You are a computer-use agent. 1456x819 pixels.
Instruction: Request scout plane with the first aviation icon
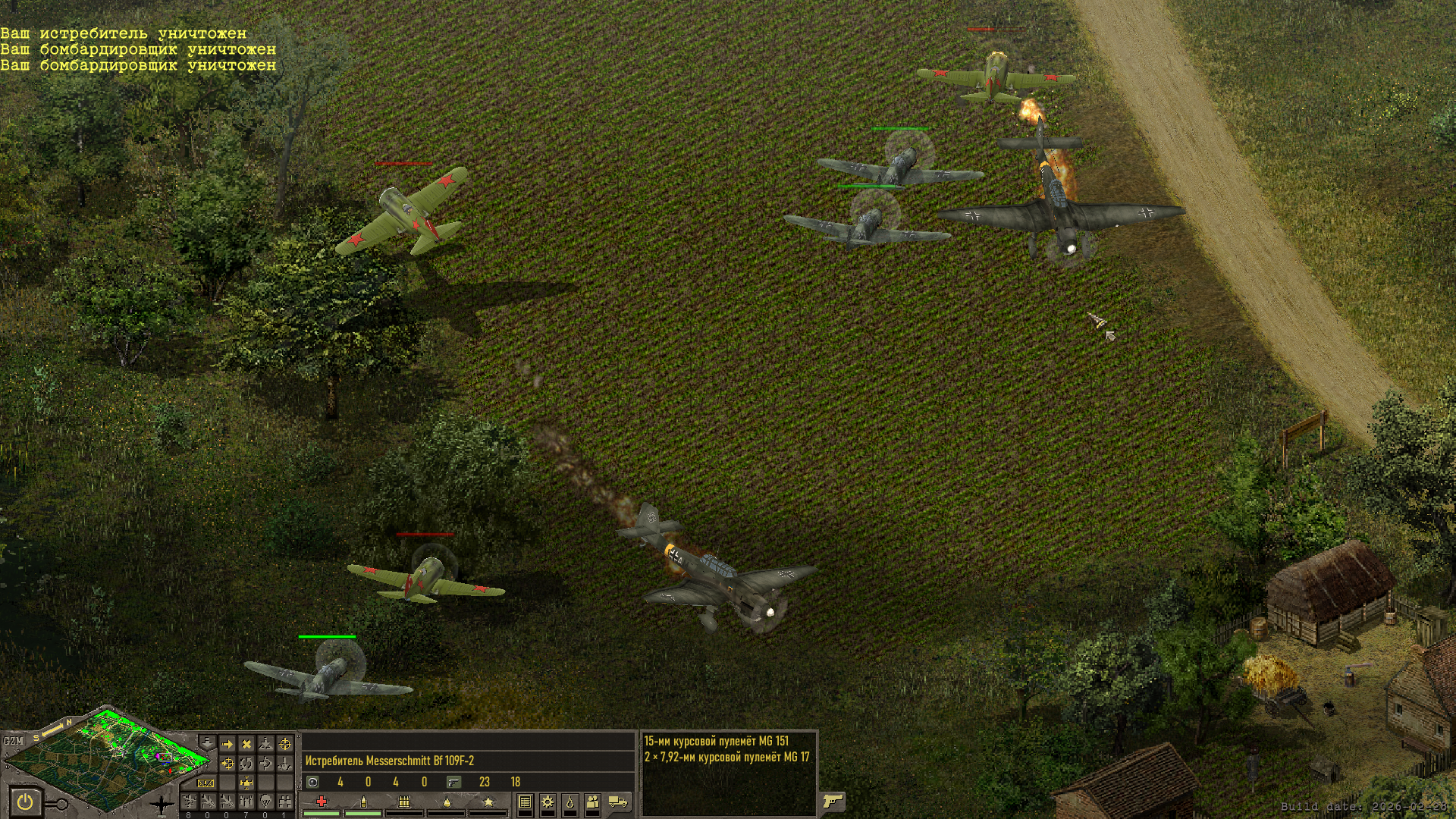pos(189,801)
